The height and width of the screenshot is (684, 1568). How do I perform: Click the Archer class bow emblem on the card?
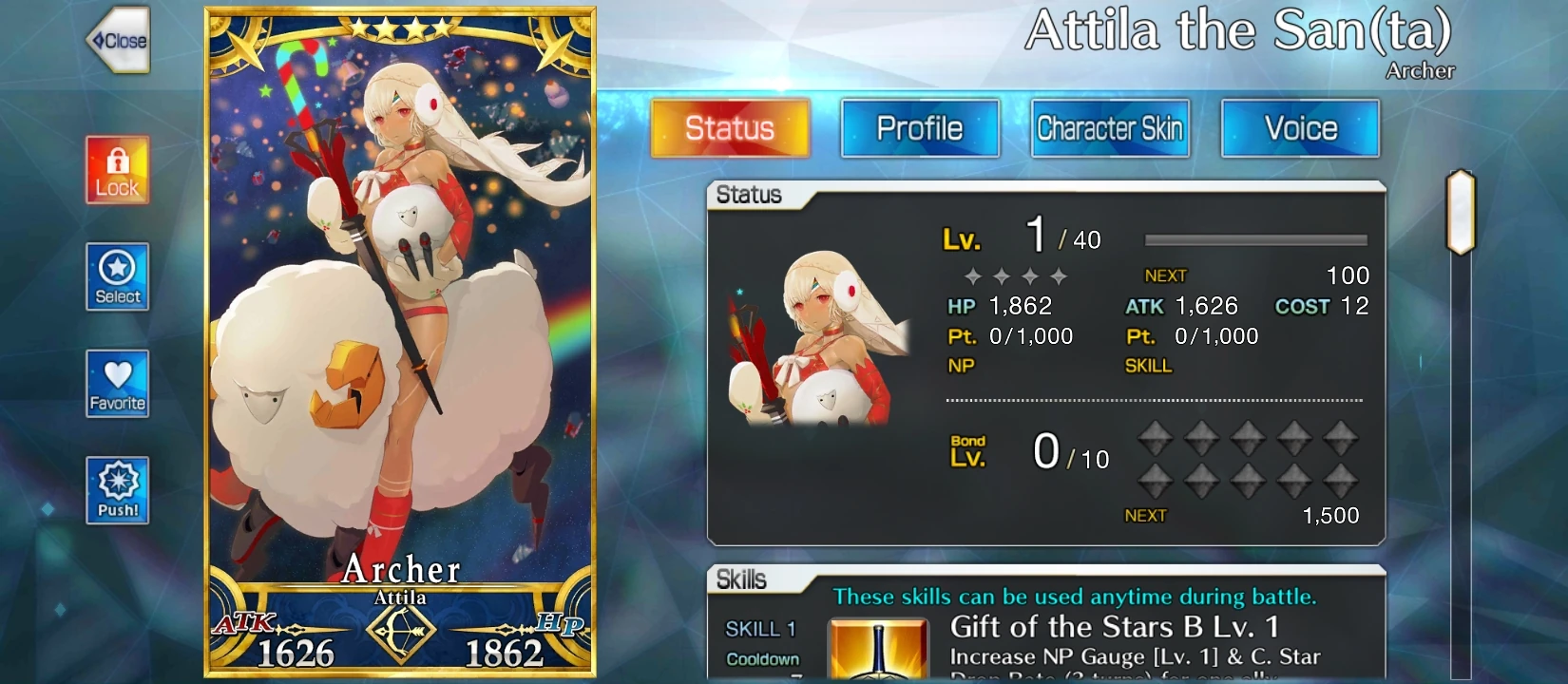click(400, 629)
